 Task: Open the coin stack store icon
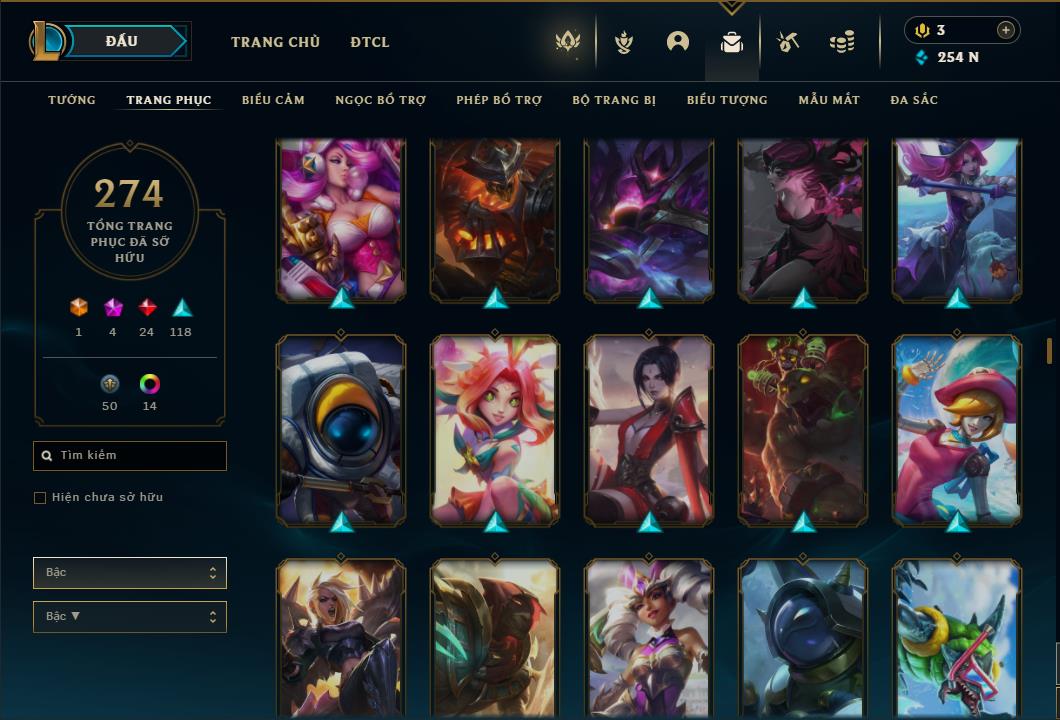point(842,42)
